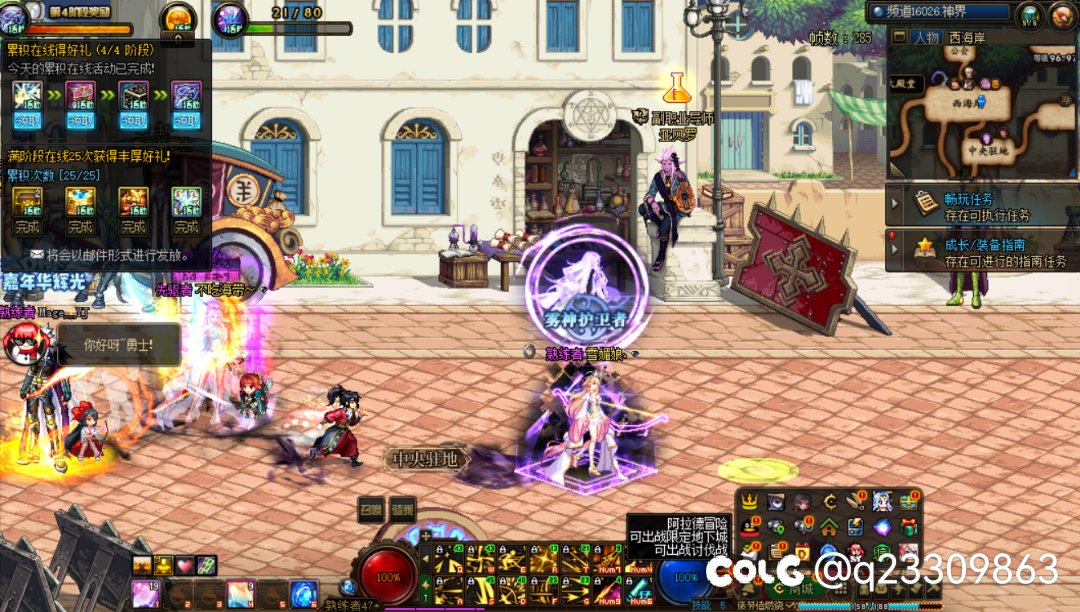
Task: Open the red-ribbon gift box icon
Action: [908, 527]
